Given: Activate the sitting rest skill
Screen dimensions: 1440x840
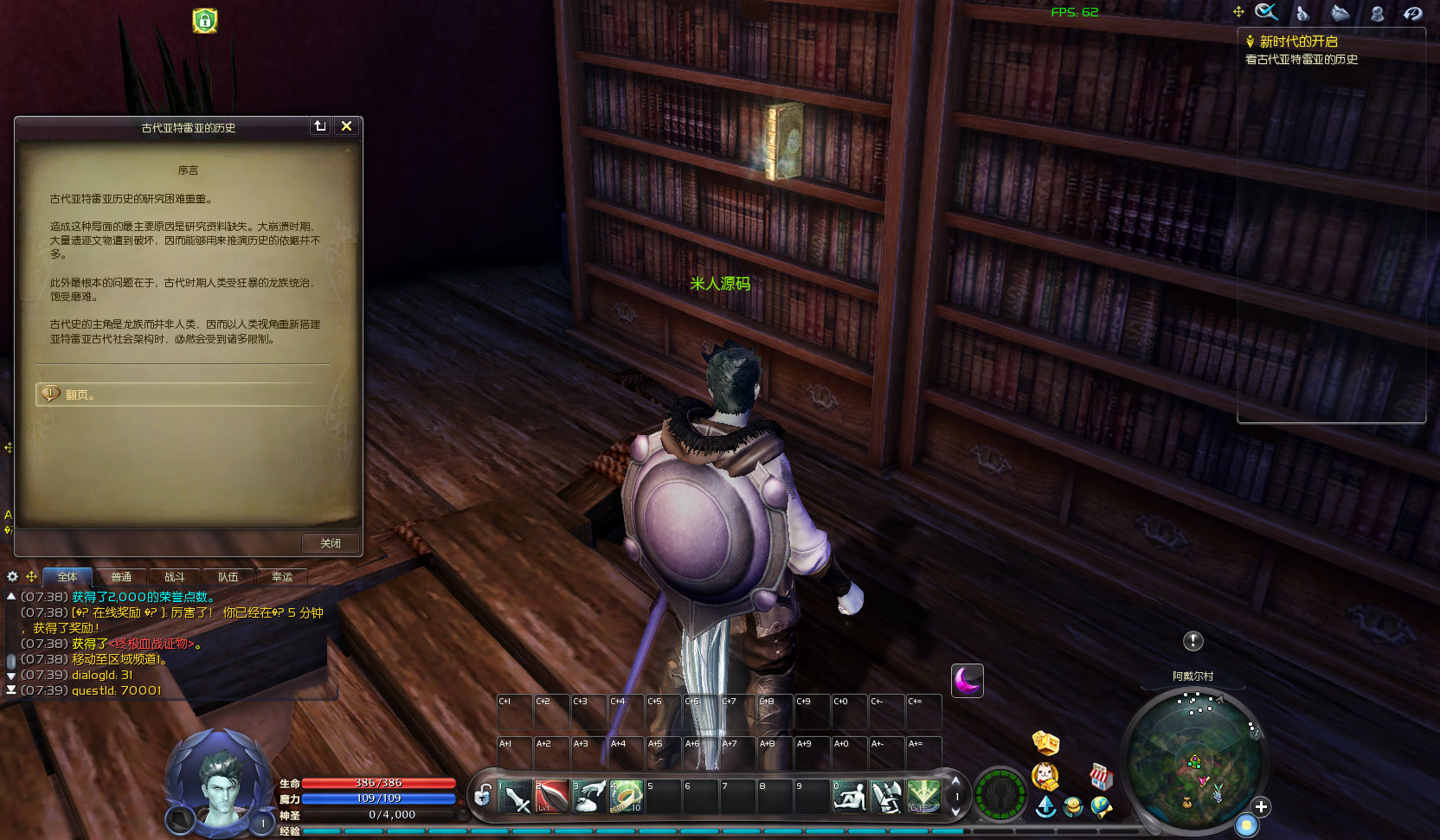Looking at the screenshot, I should click(x=849, y=797).
